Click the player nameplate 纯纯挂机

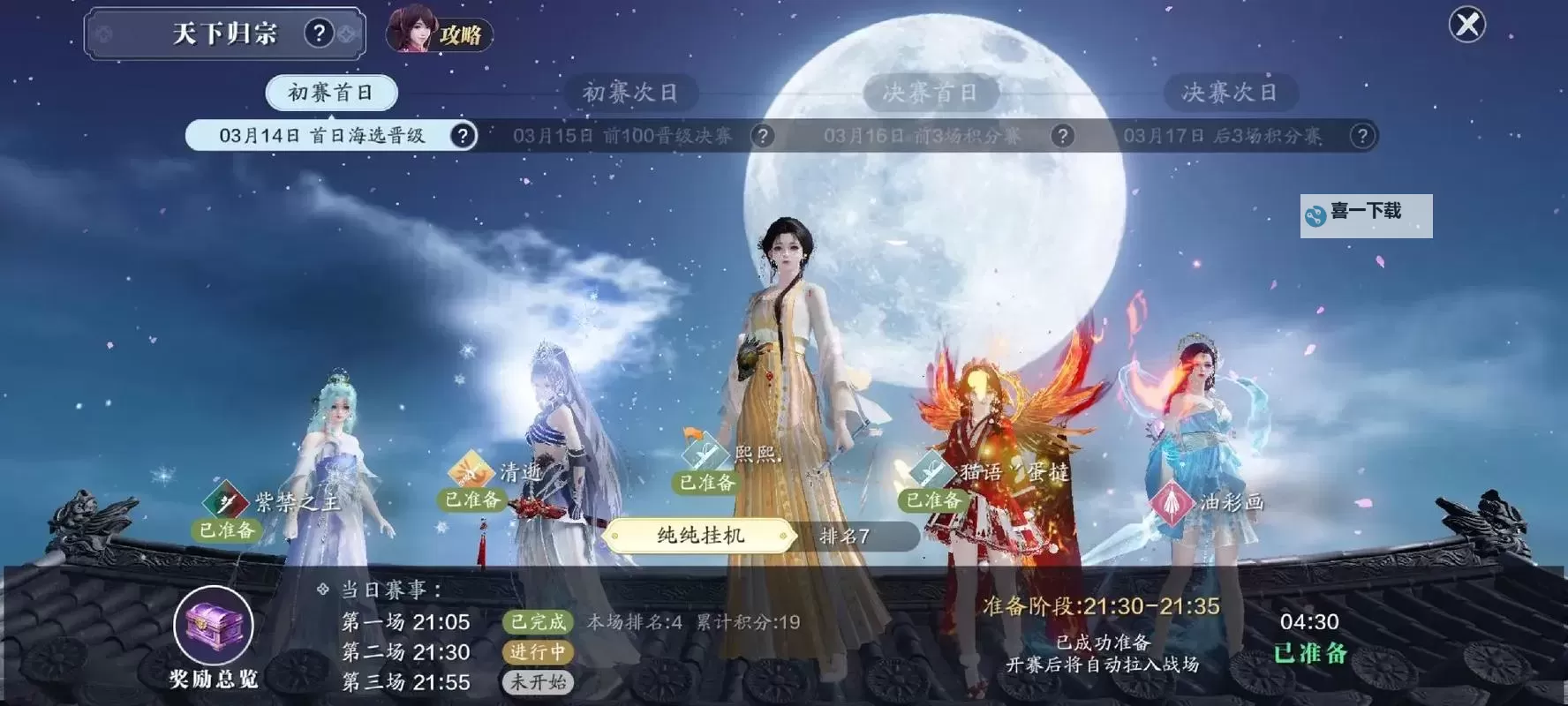click(697, 536)
